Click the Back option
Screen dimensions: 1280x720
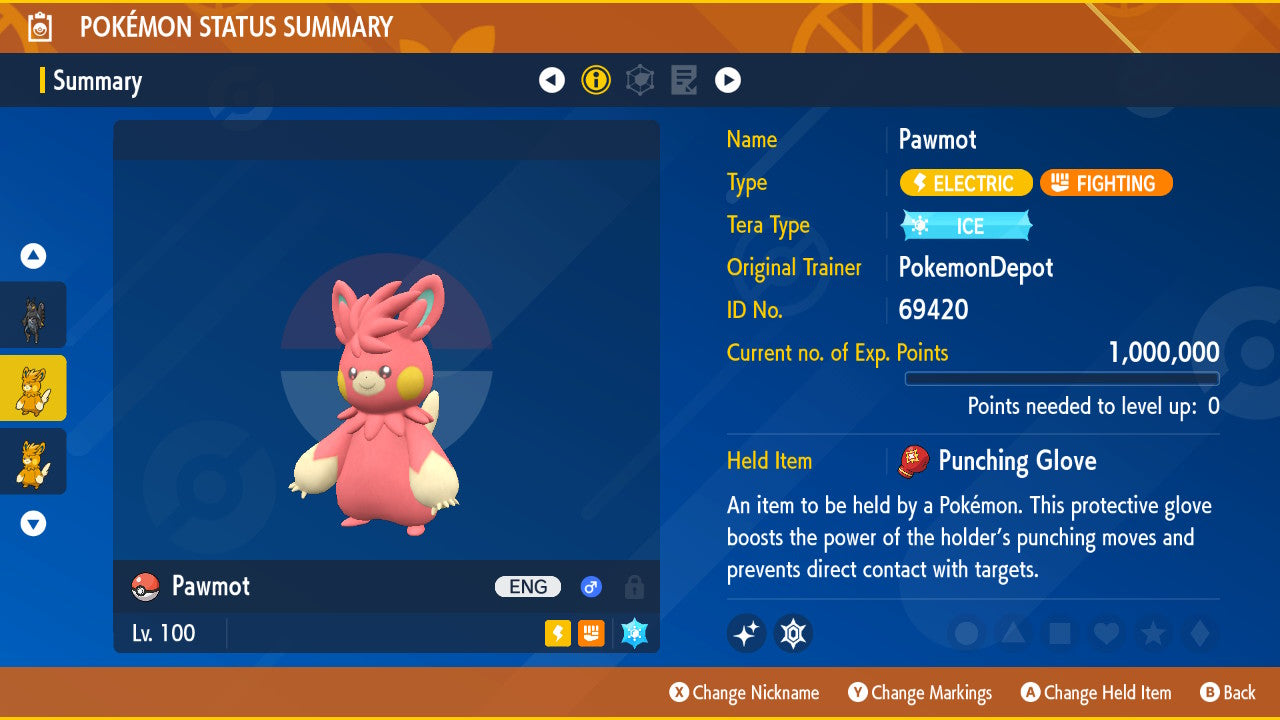coord(1228,693)
